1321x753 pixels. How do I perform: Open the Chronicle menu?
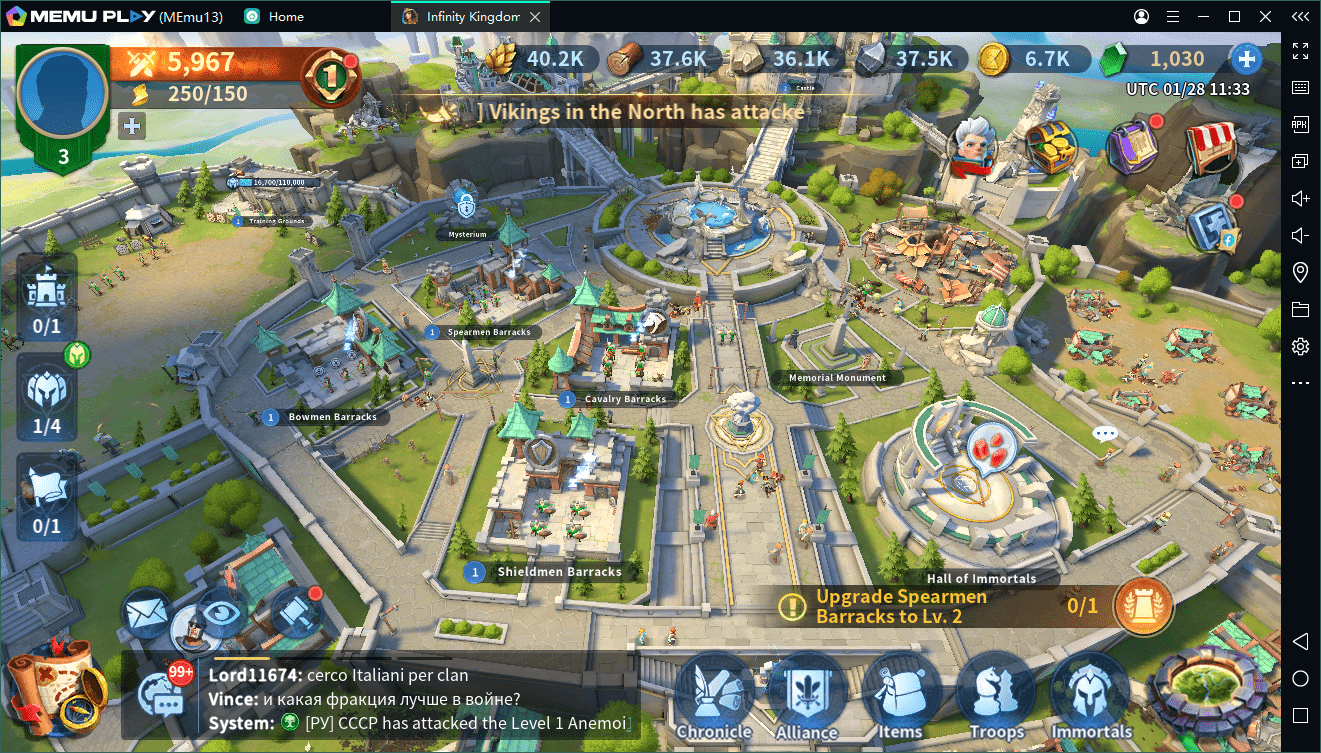click(x=713, y=695)
